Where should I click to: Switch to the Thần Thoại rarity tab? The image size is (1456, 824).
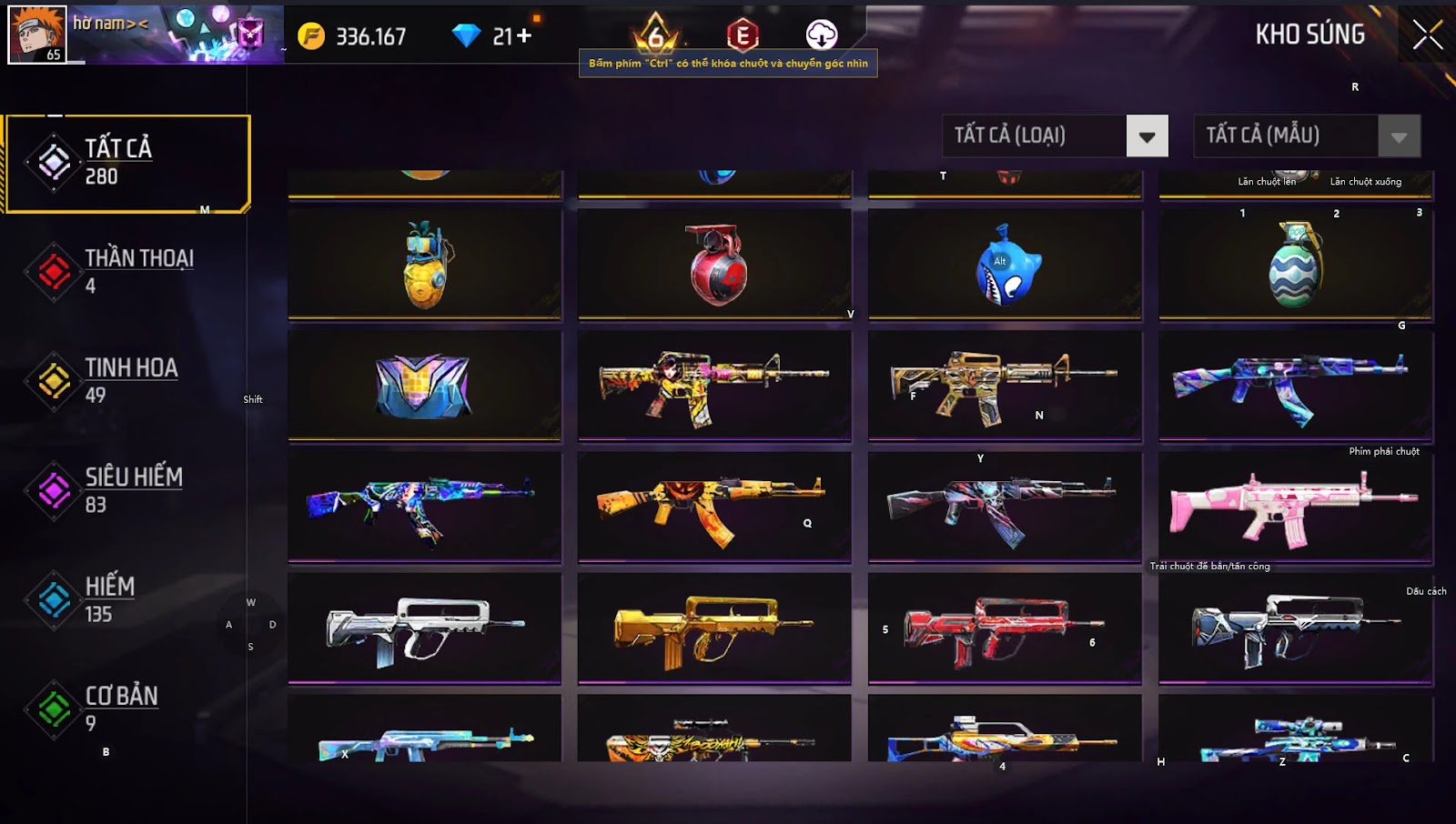(x=127, y=271)
